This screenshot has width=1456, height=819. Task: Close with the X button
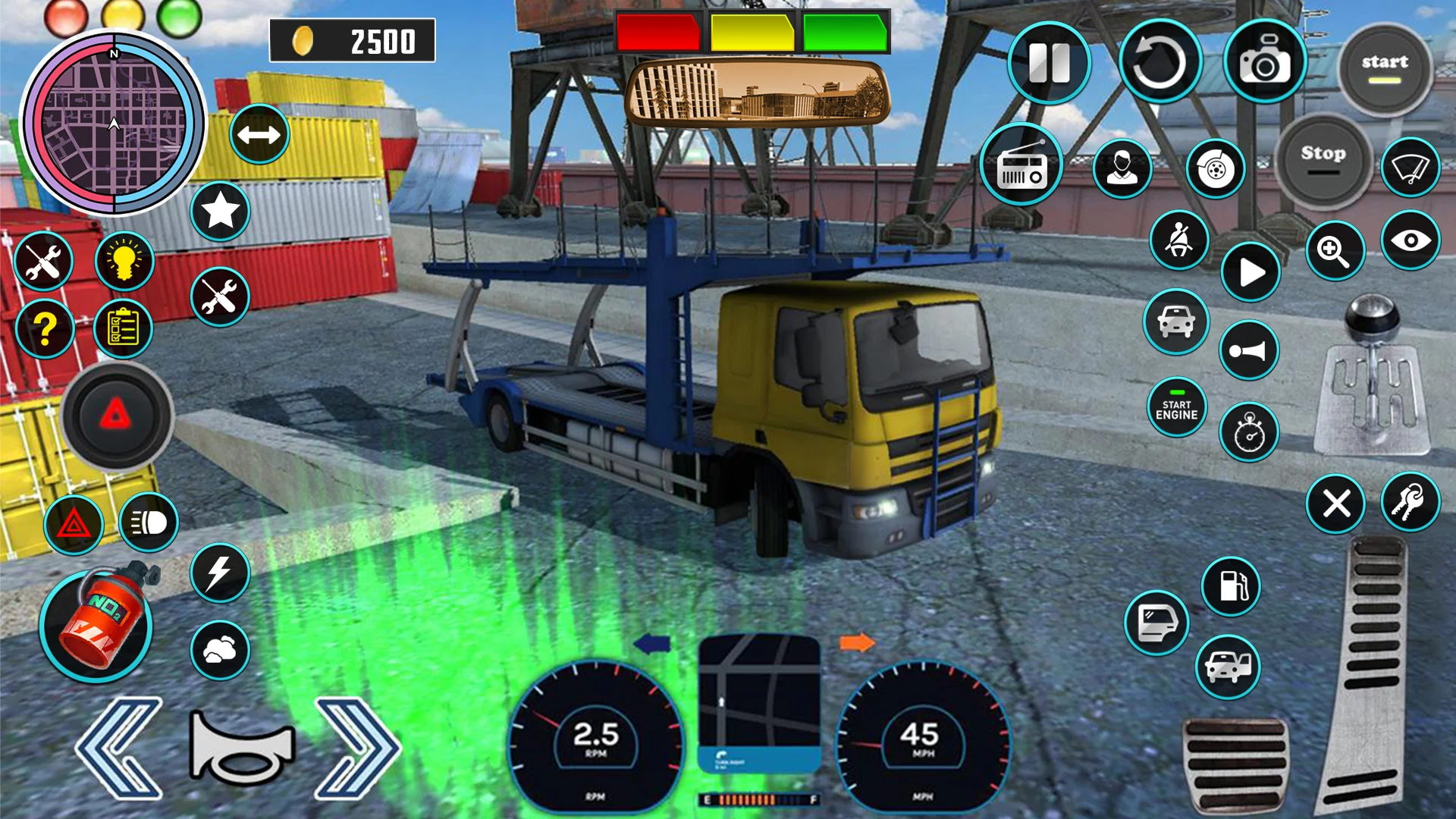tap(1335, 504)
